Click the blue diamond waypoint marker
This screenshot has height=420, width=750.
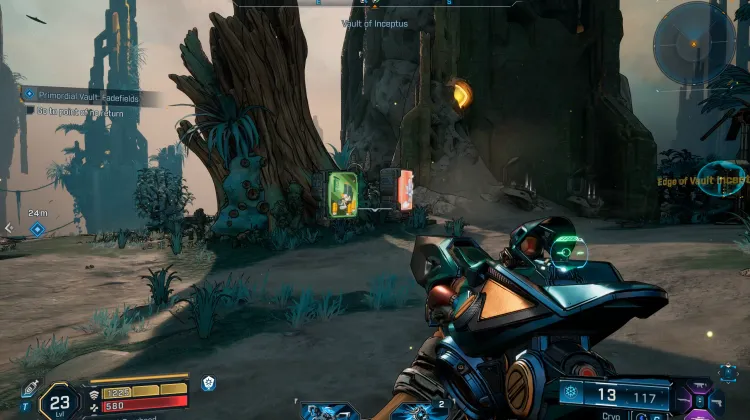coord(37,229)
